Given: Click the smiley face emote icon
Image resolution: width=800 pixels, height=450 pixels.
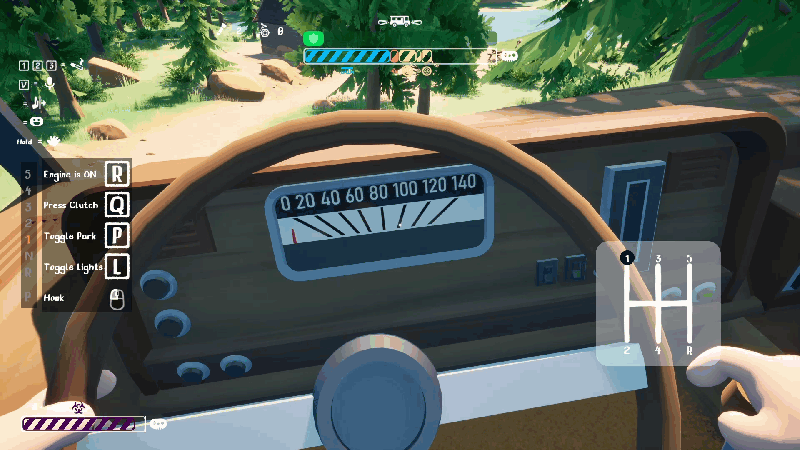Looking at the screenshot, I should pos(35,120).
